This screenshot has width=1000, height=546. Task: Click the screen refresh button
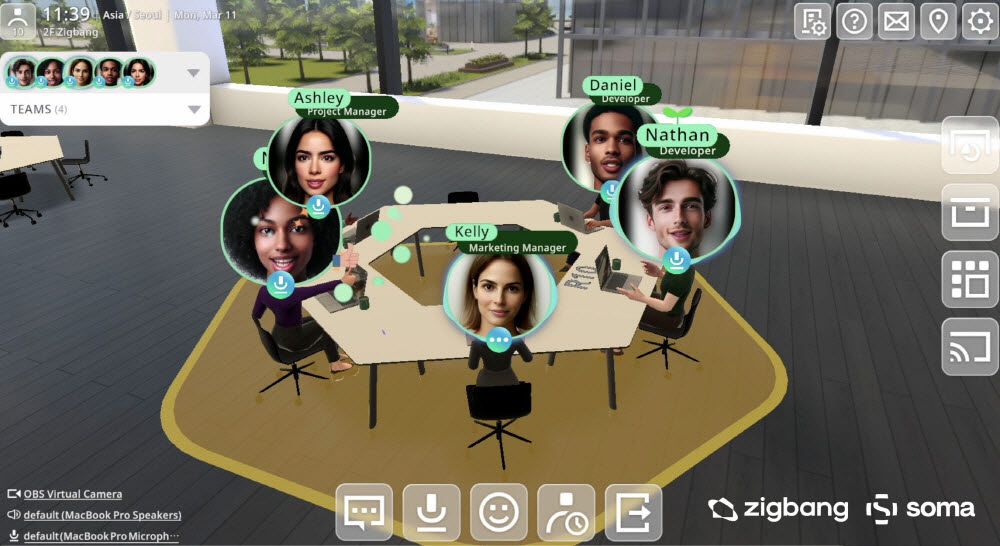[970, 146]
